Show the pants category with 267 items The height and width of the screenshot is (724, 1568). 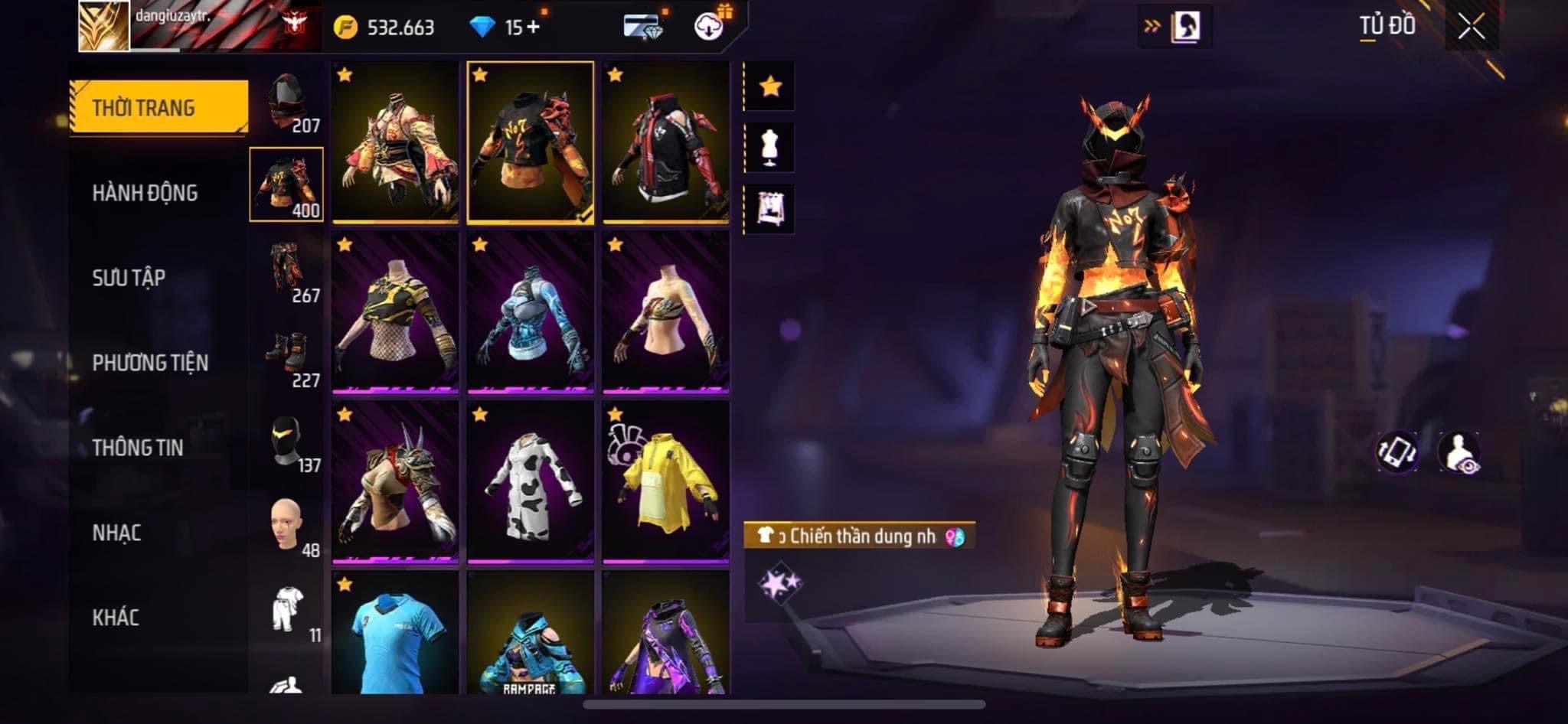(287, 272)
